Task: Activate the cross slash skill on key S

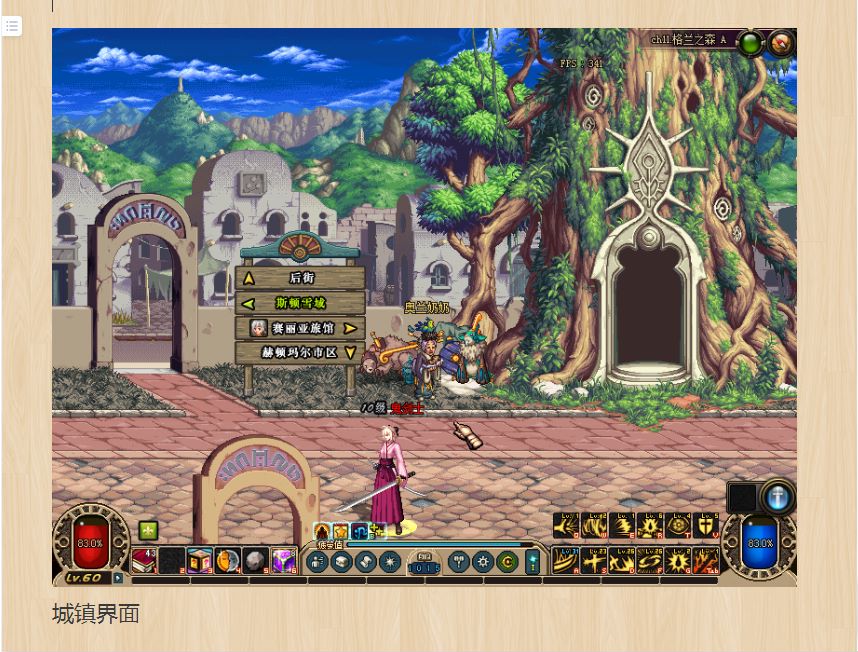Action: pos(594,561)
